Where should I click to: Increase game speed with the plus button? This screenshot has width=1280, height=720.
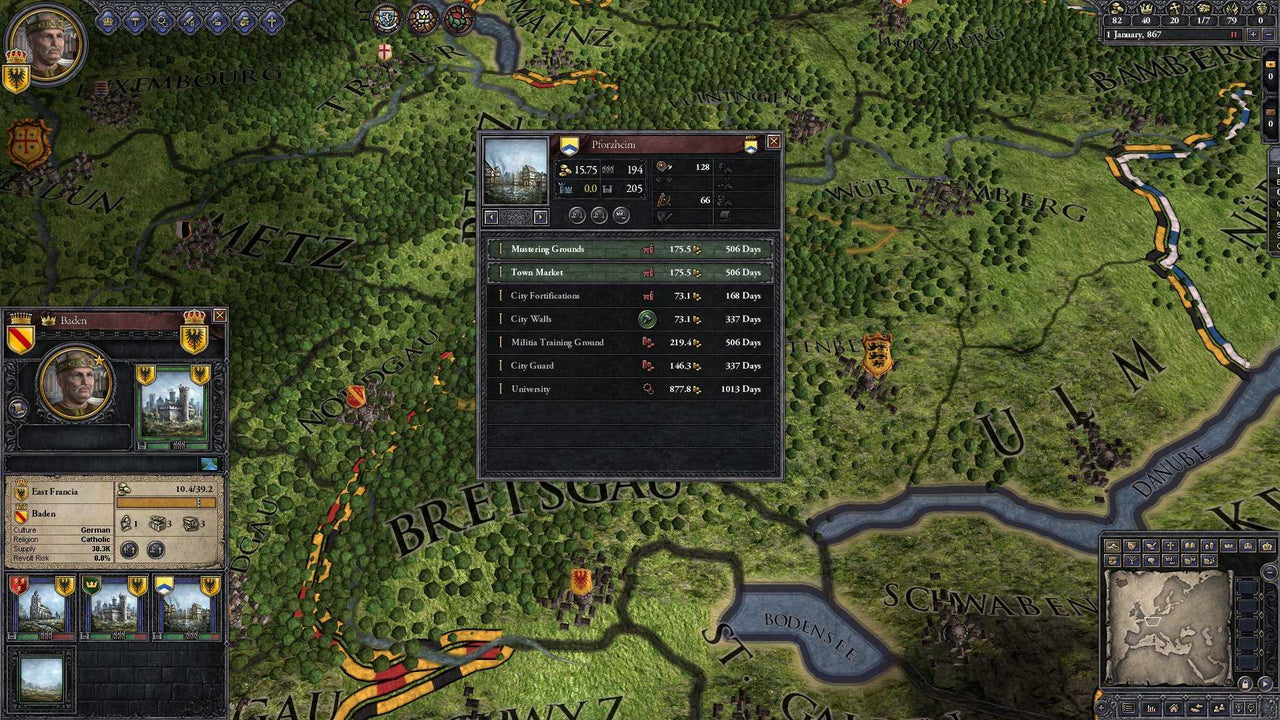click(x=1252, y=34)
